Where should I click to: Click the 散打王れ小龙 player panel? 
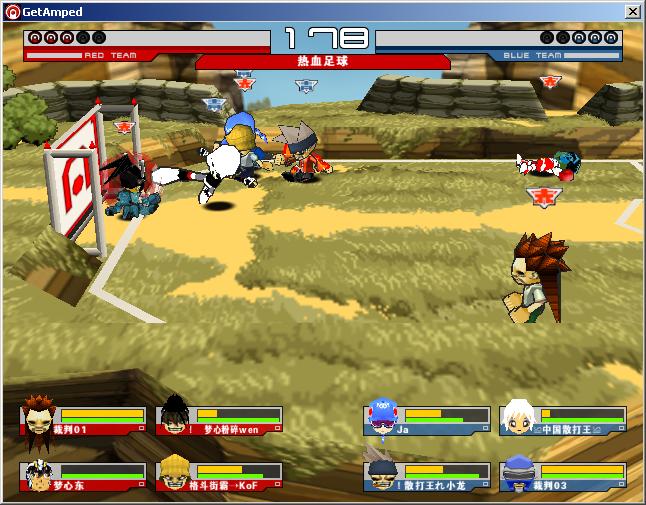click(427, 476)
